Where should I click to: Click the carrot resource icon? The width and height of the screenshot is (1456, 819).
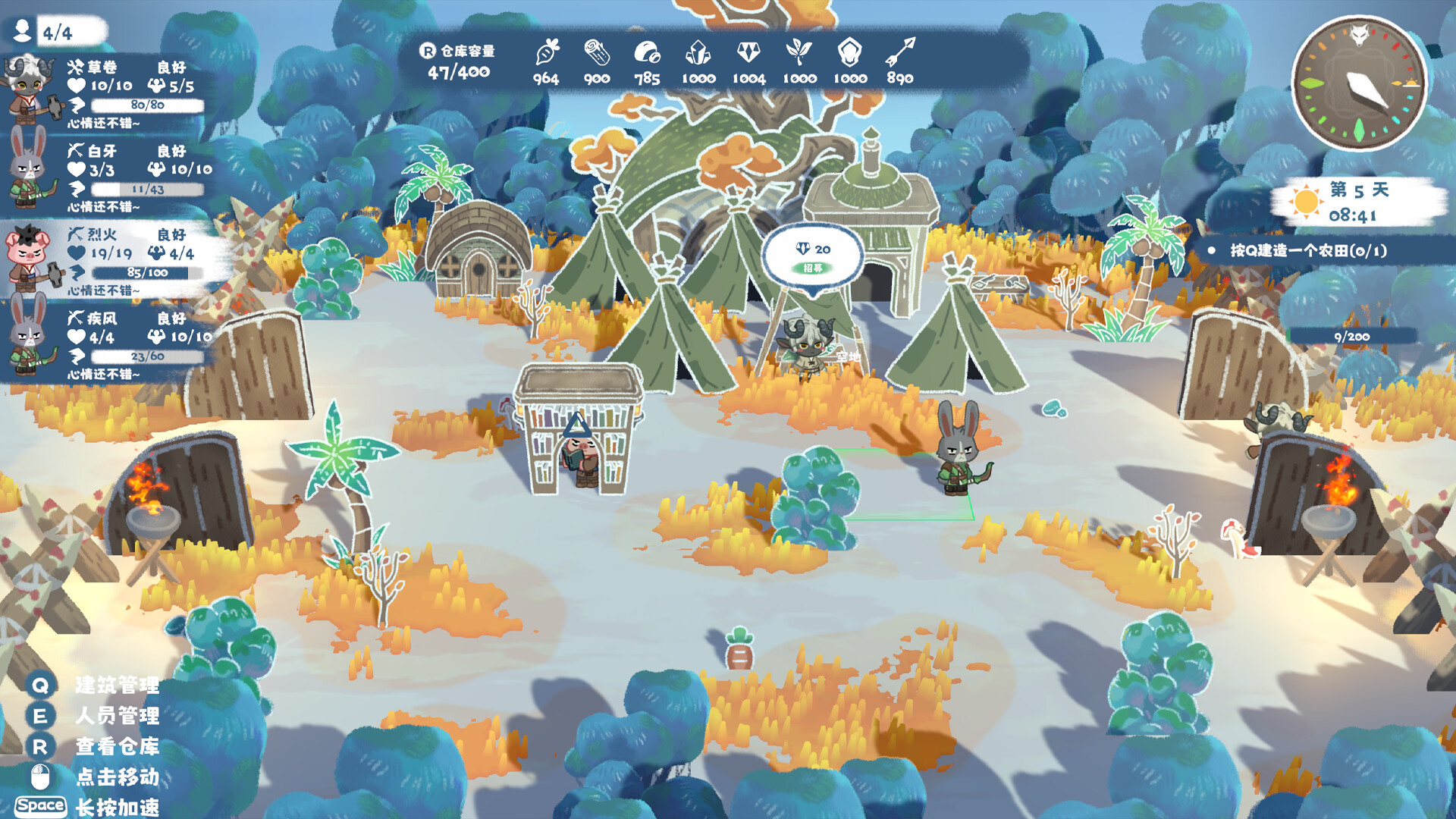pos(548,55)
